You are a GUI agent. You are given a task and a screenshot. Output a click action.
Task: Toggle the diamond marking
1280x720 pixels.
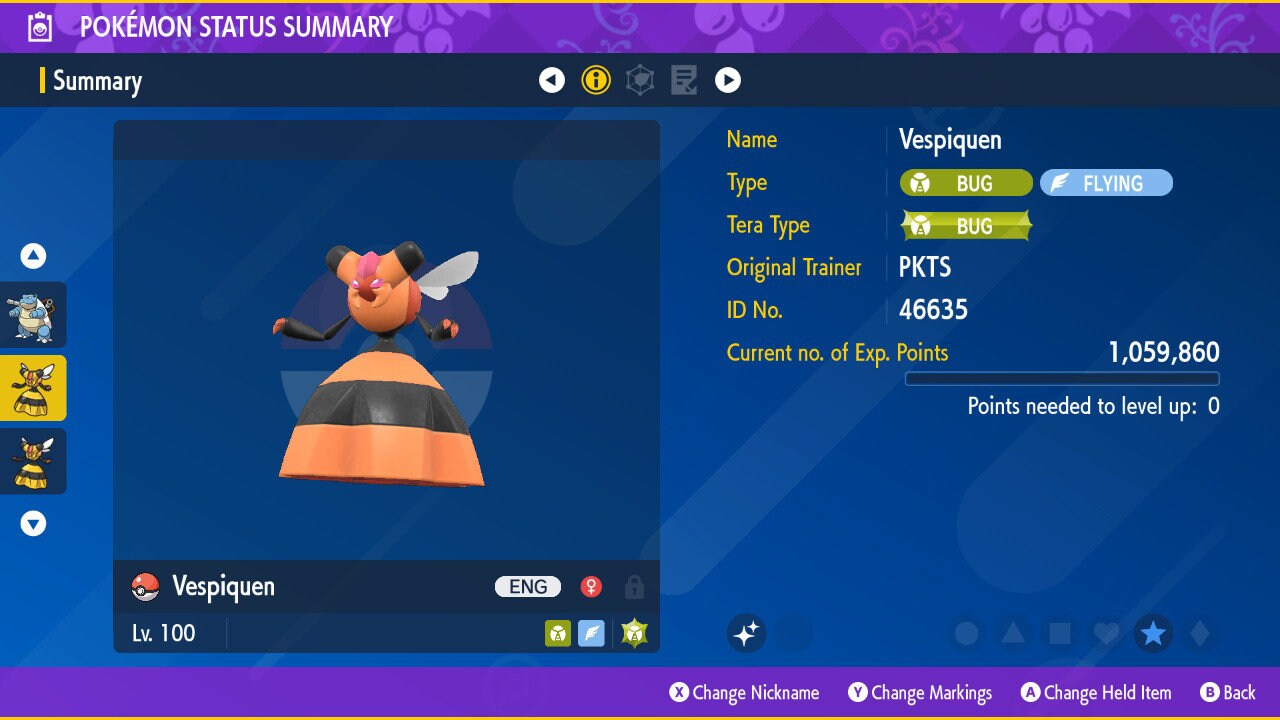click(x=1199, y=633)
